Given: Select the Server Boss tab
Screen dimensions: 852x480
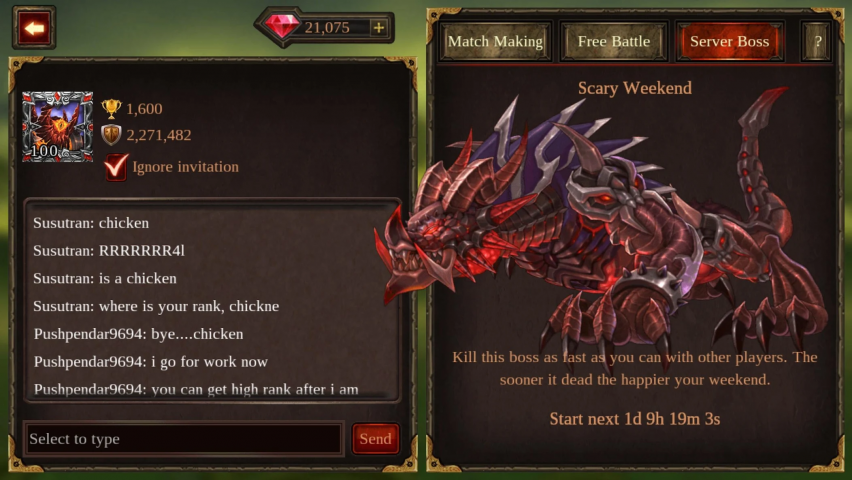Looking at the screenshot, I should click(x=729, y=42).
